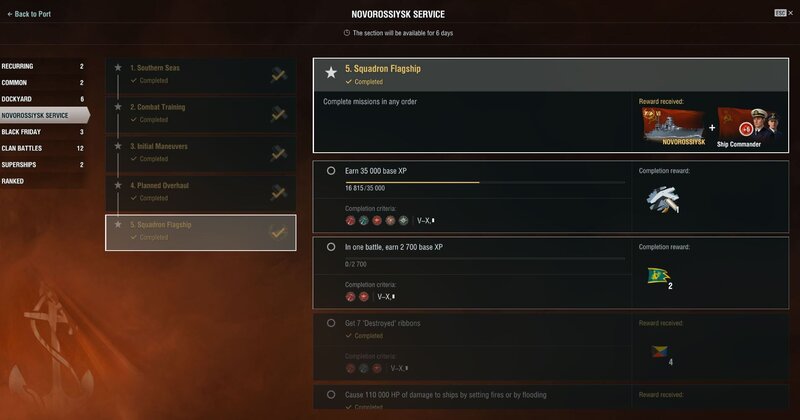Switch to the Common missions tab
The image size is (800, 420).
coord(44,82)
